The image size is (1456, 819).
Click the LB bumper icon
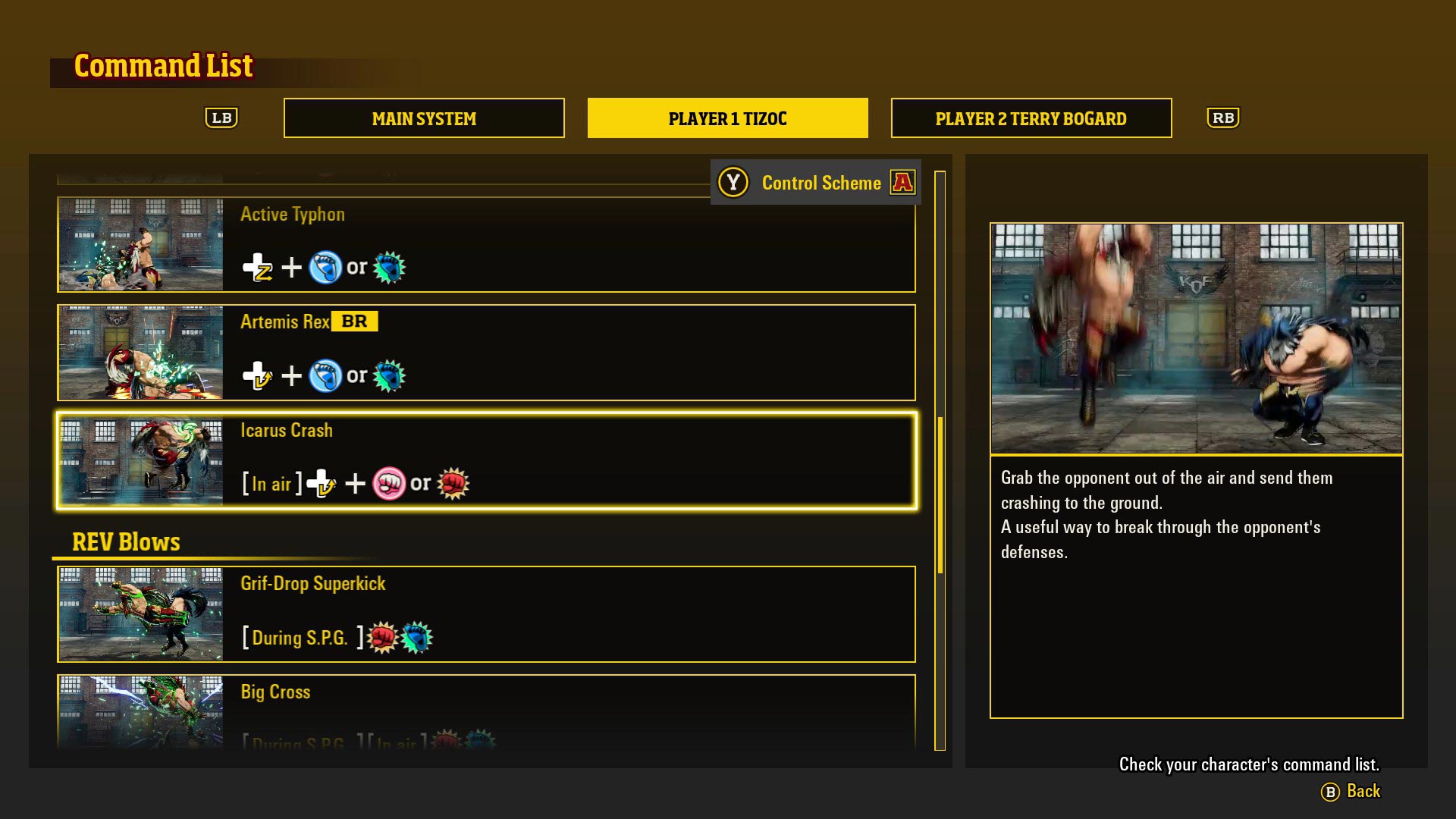click(x=222, y=118)
